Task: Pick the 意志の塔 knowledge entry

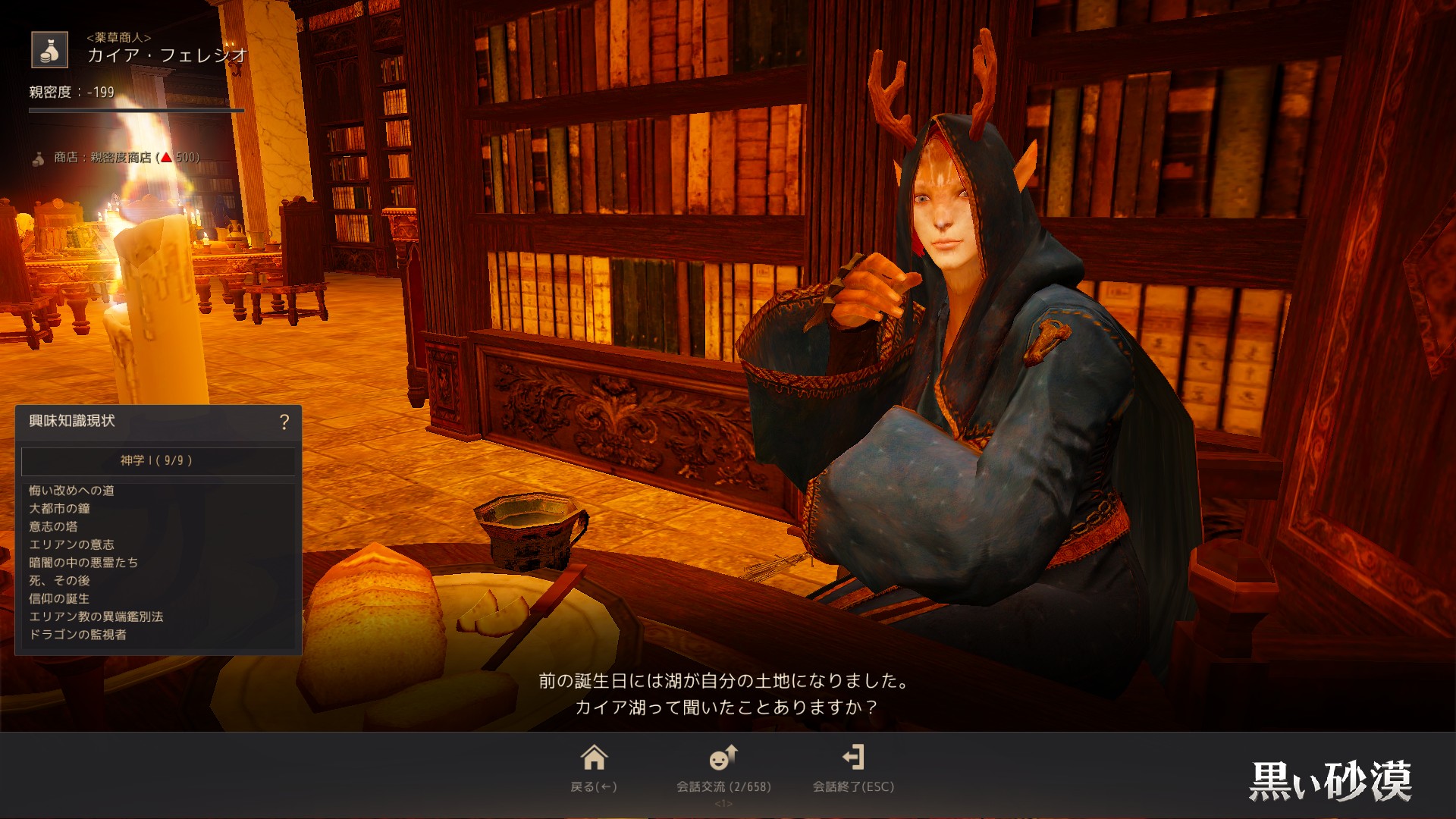Action: point(54,526)
